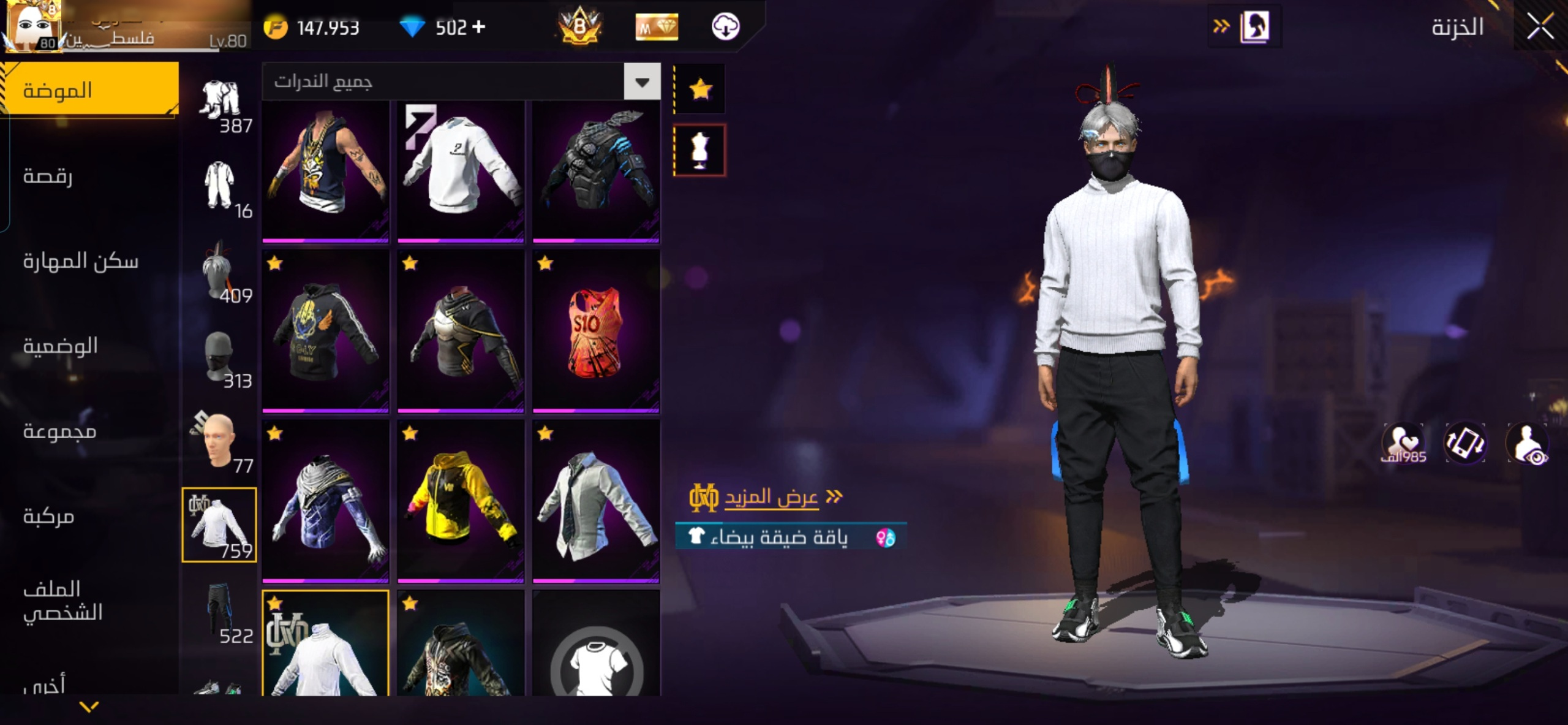
Task: Choose the orange S10 jersey top
Action: pyautogui.click(x=596, y=331)
